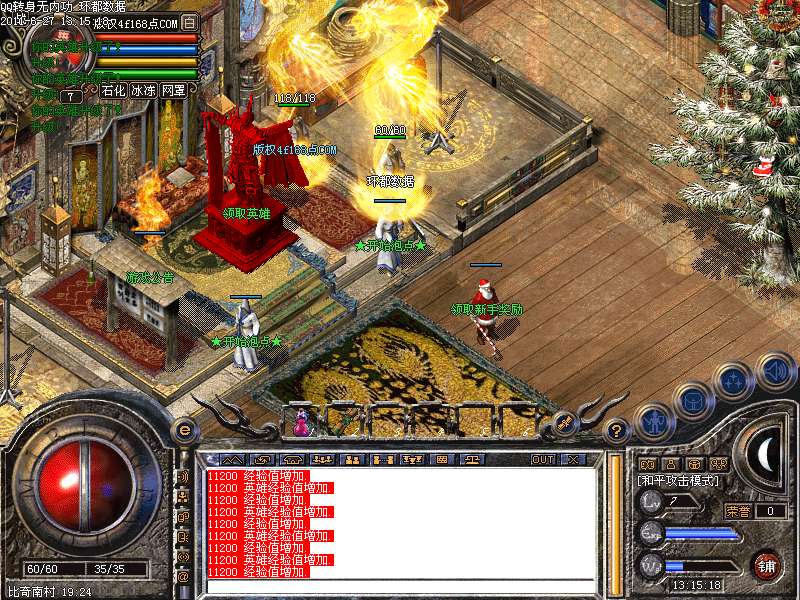Click the OUT button above chat

pos(543,460)
